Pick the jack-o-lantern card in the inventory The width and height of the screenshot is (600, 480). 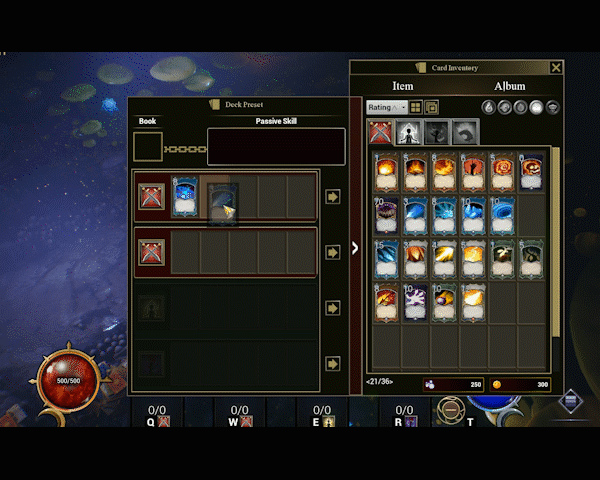[x=532, y=171]
